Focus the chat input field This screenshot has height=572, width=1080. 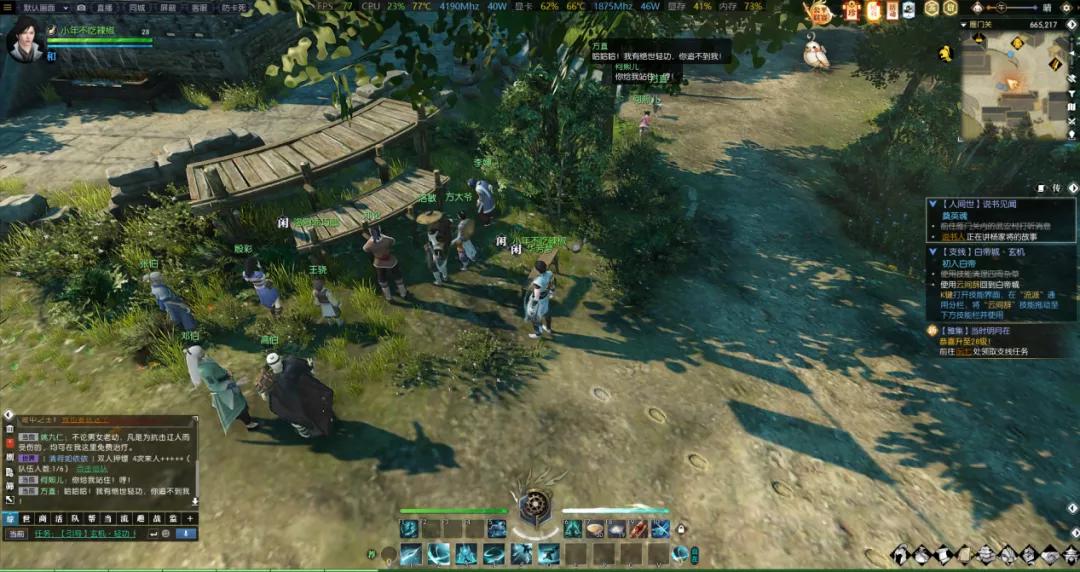pyautogui.click(x=90, y=534)
